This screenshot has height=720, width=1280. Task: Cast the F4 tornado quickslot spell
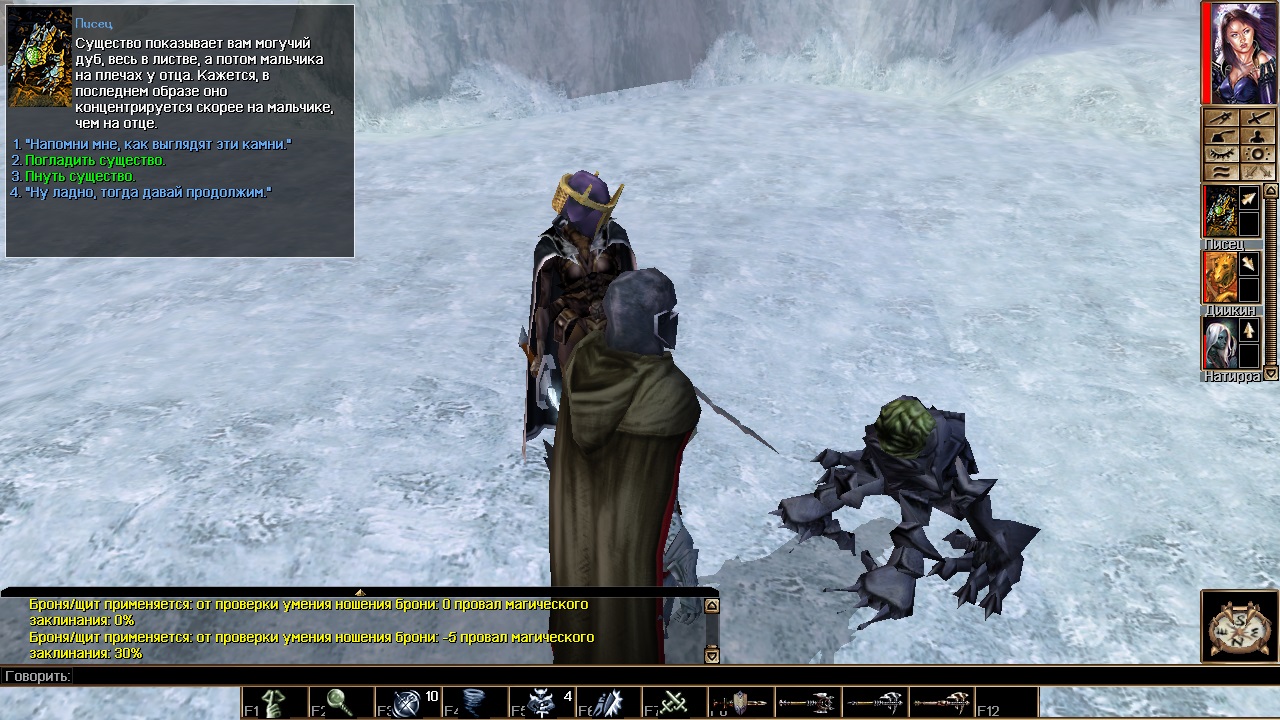click(474, 703)
